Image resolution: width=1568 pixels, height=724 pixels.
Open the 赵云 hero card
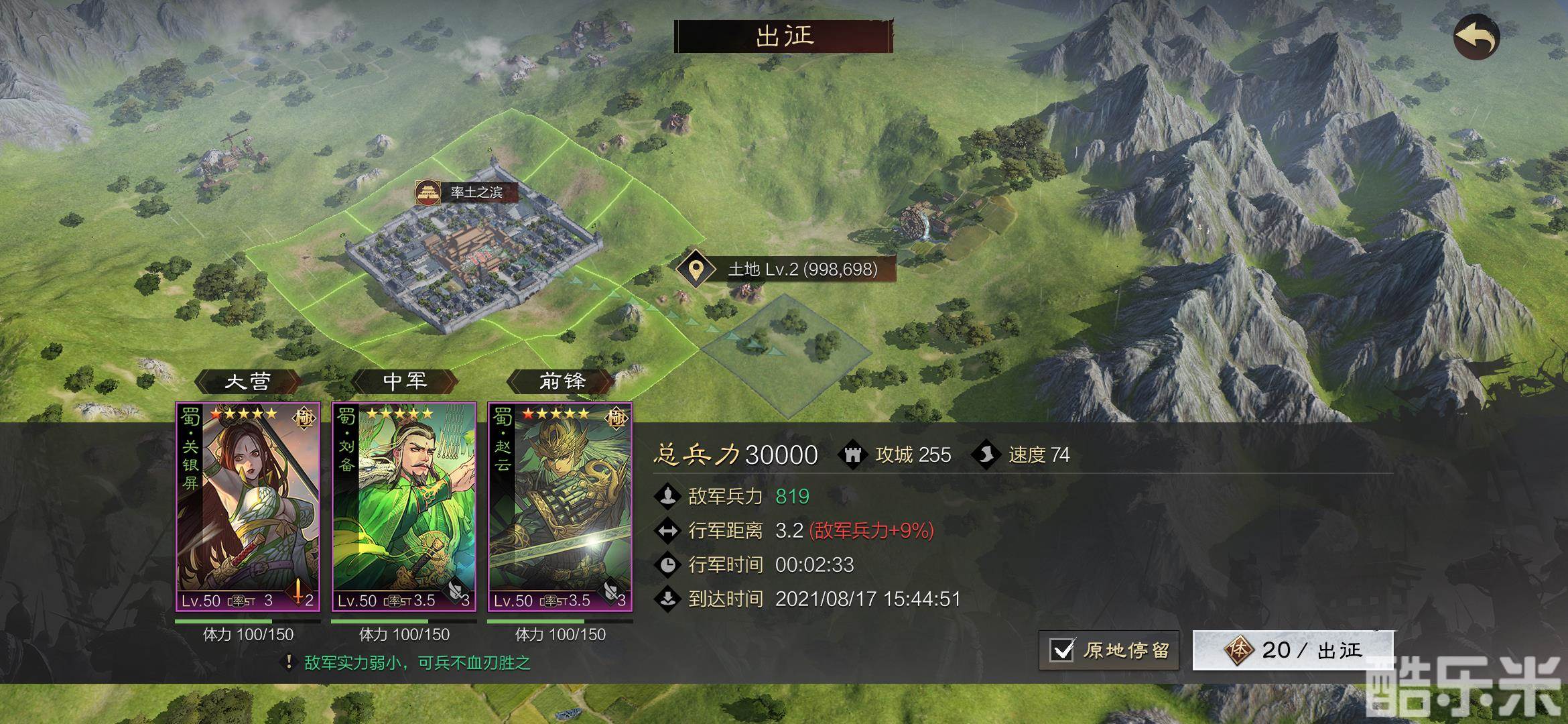[560, 507]
